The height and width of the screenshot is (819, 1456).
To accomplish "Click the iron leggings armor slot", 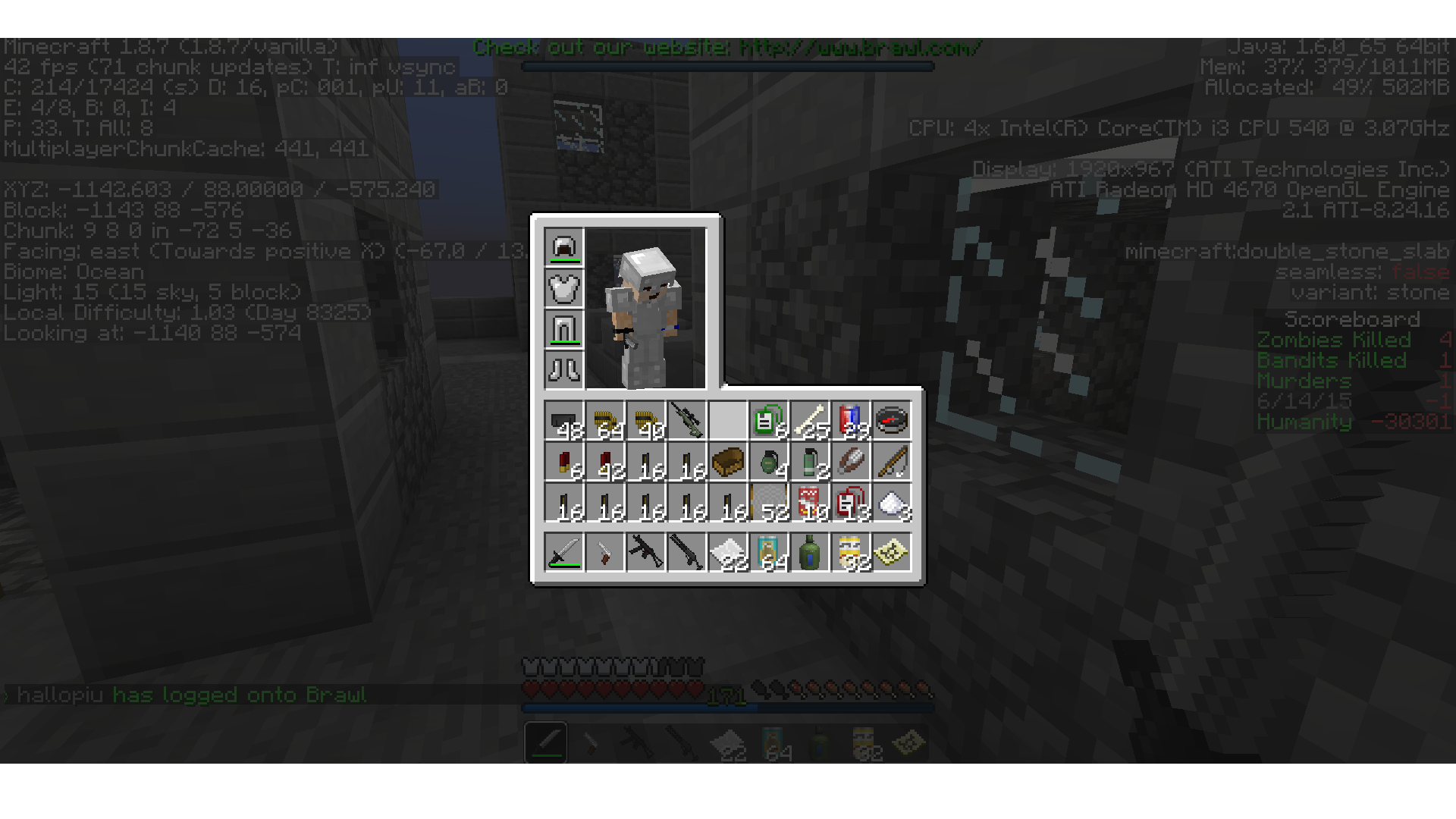I will pyautogui.click(x=563, y=329).
